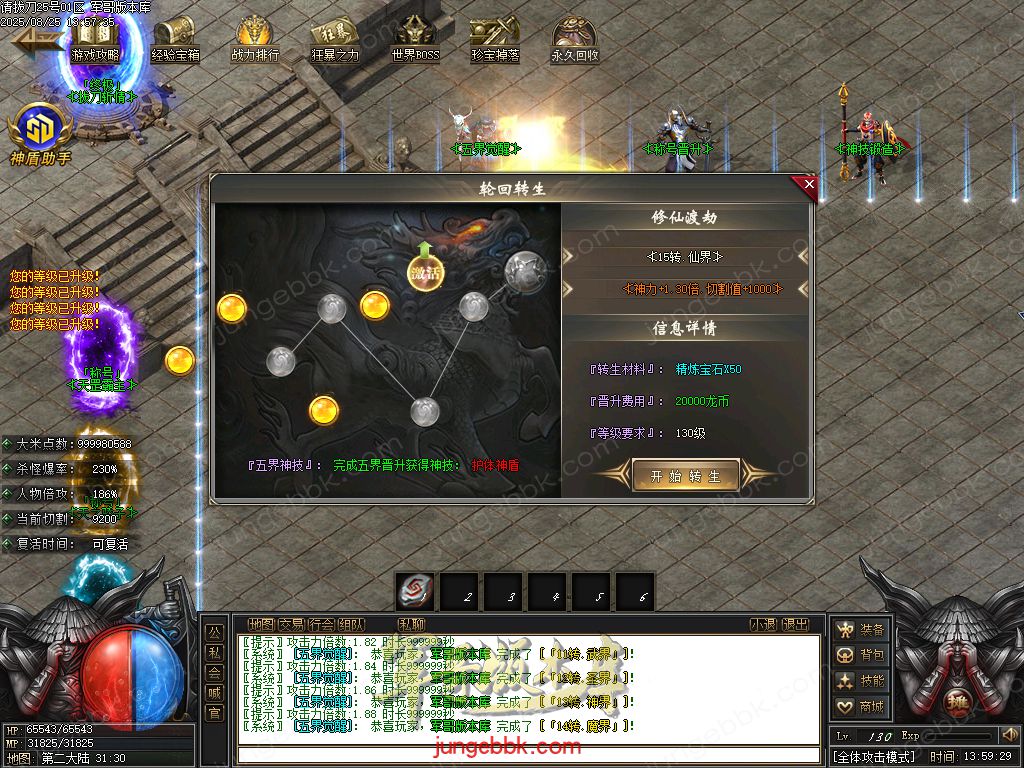Open the 永久回收 permanent recycle menu

(x=575, y=40)
